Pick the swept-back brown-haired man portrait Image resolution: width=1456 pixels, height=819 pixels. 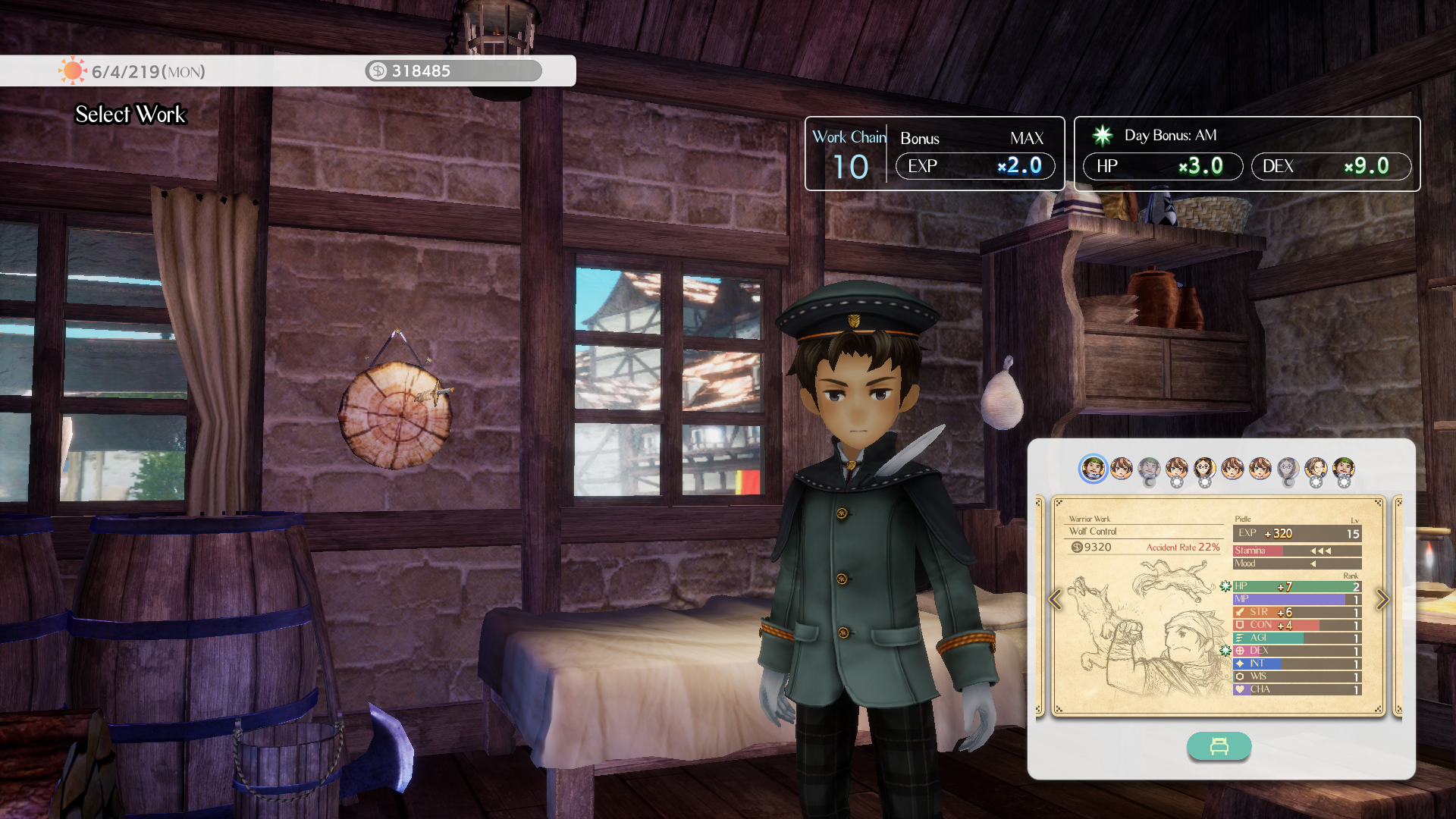pyautogui.click(x=1316, y=469)
